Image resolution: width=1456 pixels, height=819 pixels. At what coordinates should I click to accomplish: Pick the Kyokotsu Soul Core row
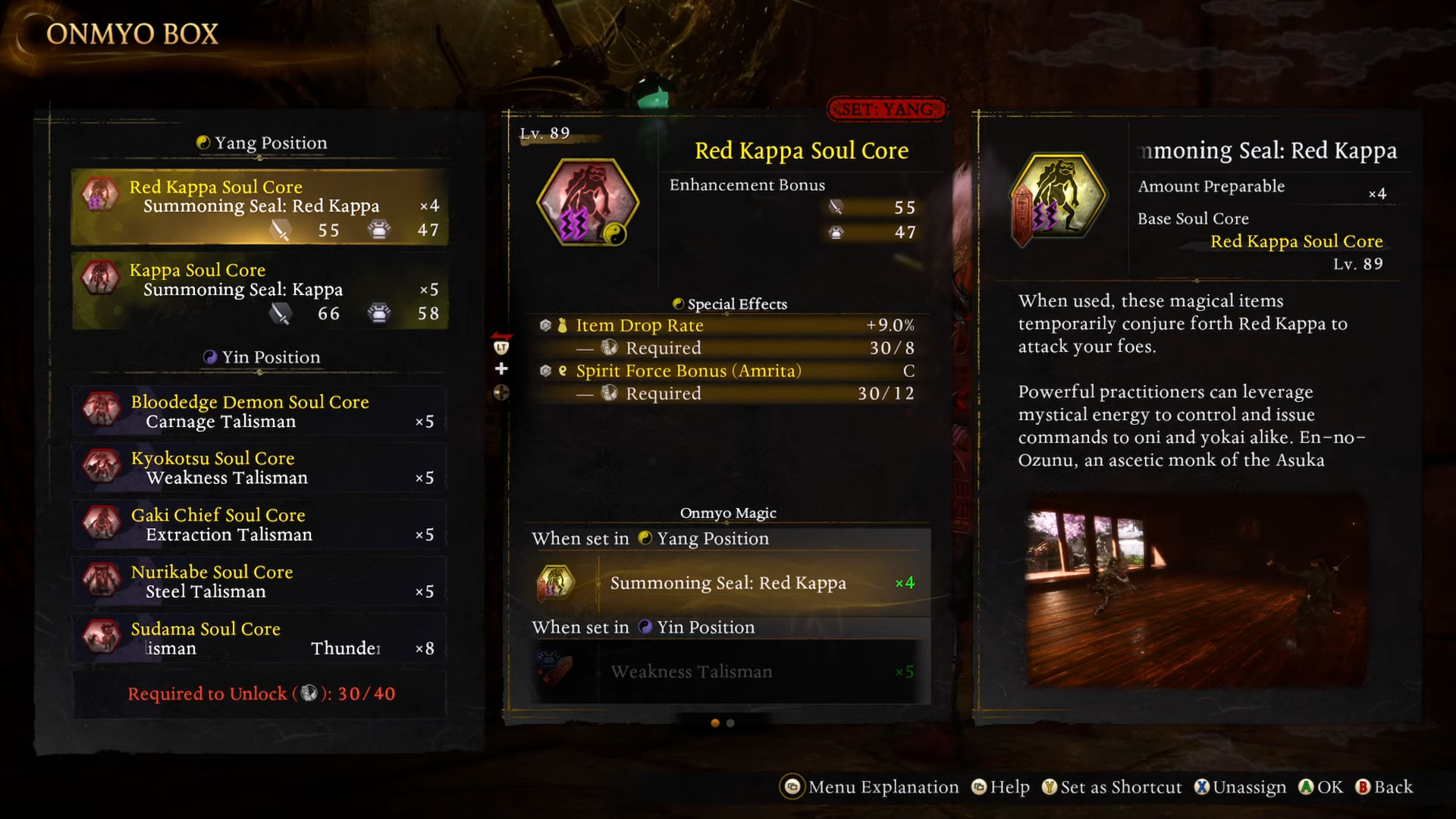(259, 468)
